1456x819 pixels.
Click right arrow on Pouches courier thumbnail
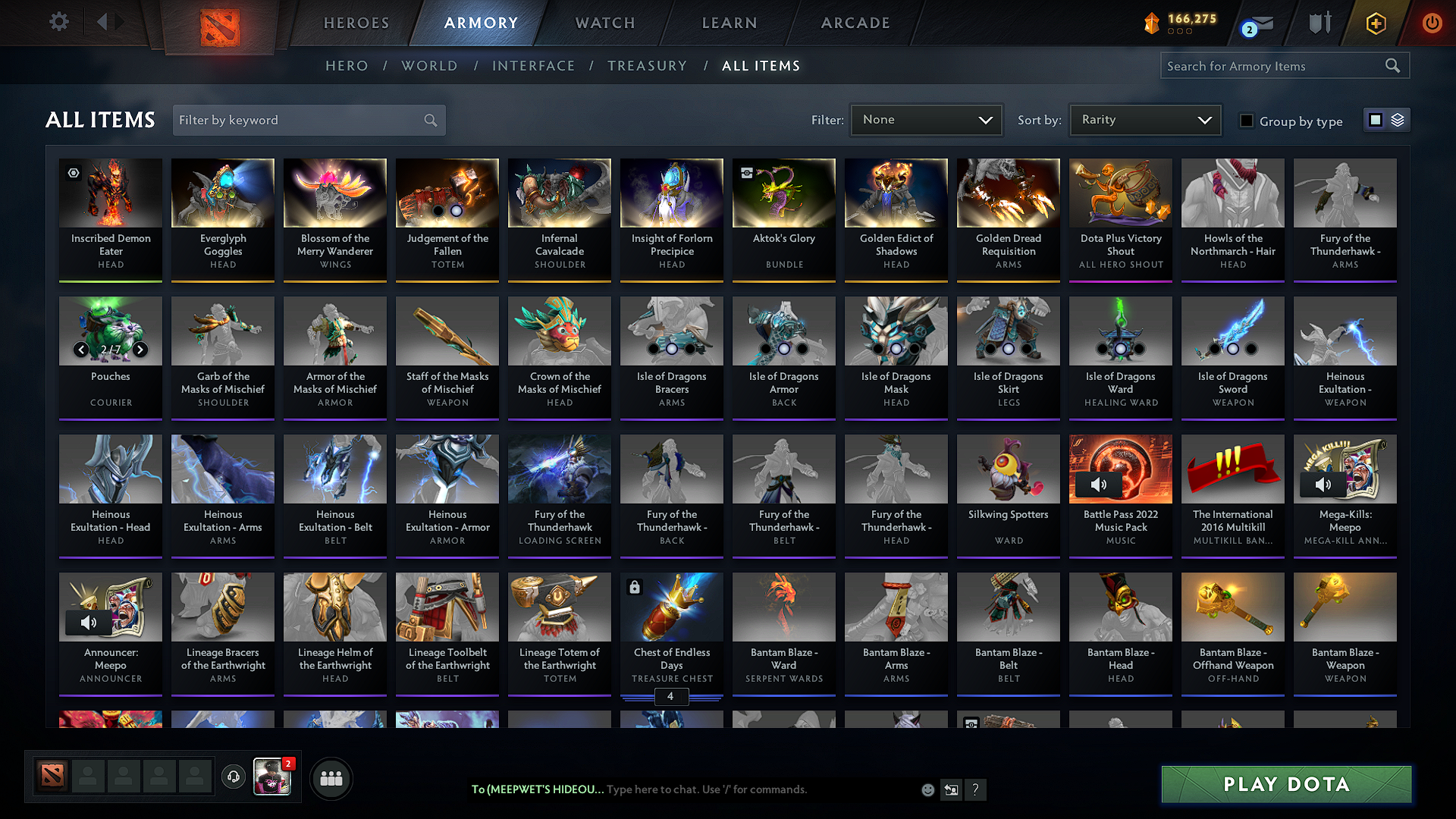tap(140, 350)
